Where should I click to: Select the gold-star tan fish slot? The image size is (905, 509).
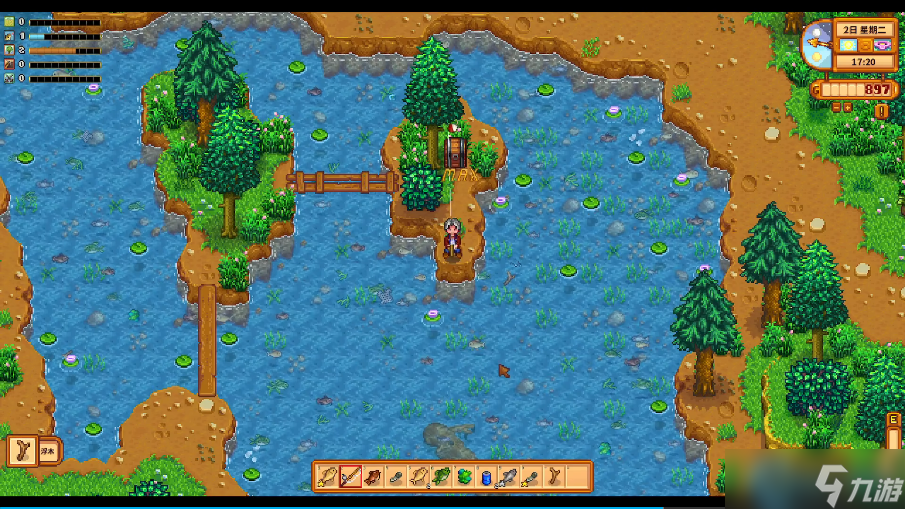tap(327, 477)
